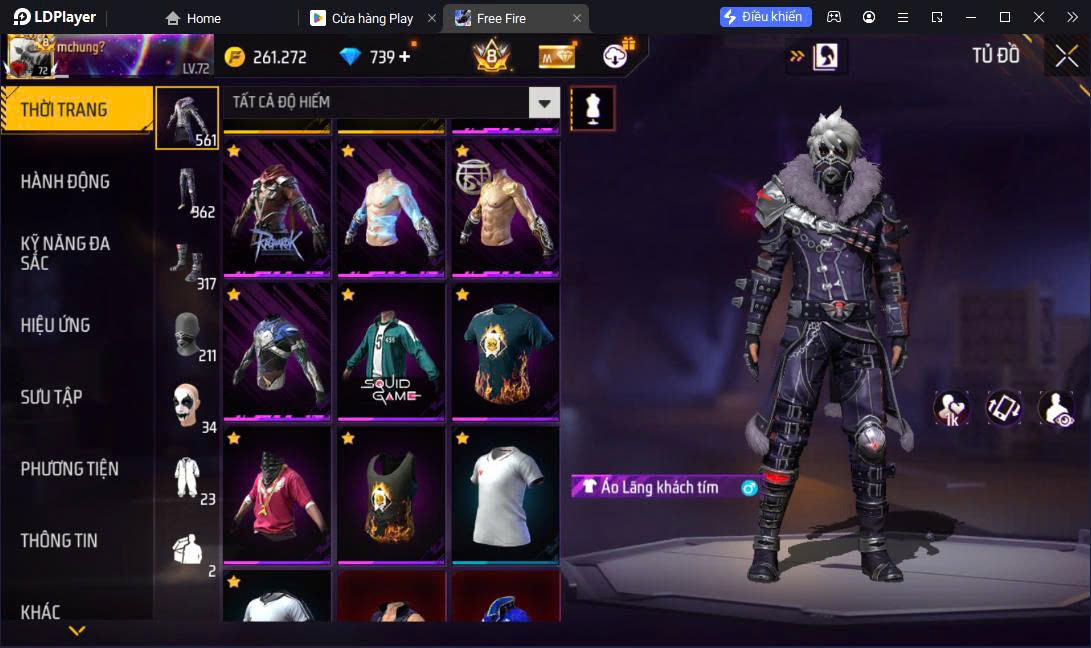Choose the red shirt with black mask

click(x=277, y=495)
